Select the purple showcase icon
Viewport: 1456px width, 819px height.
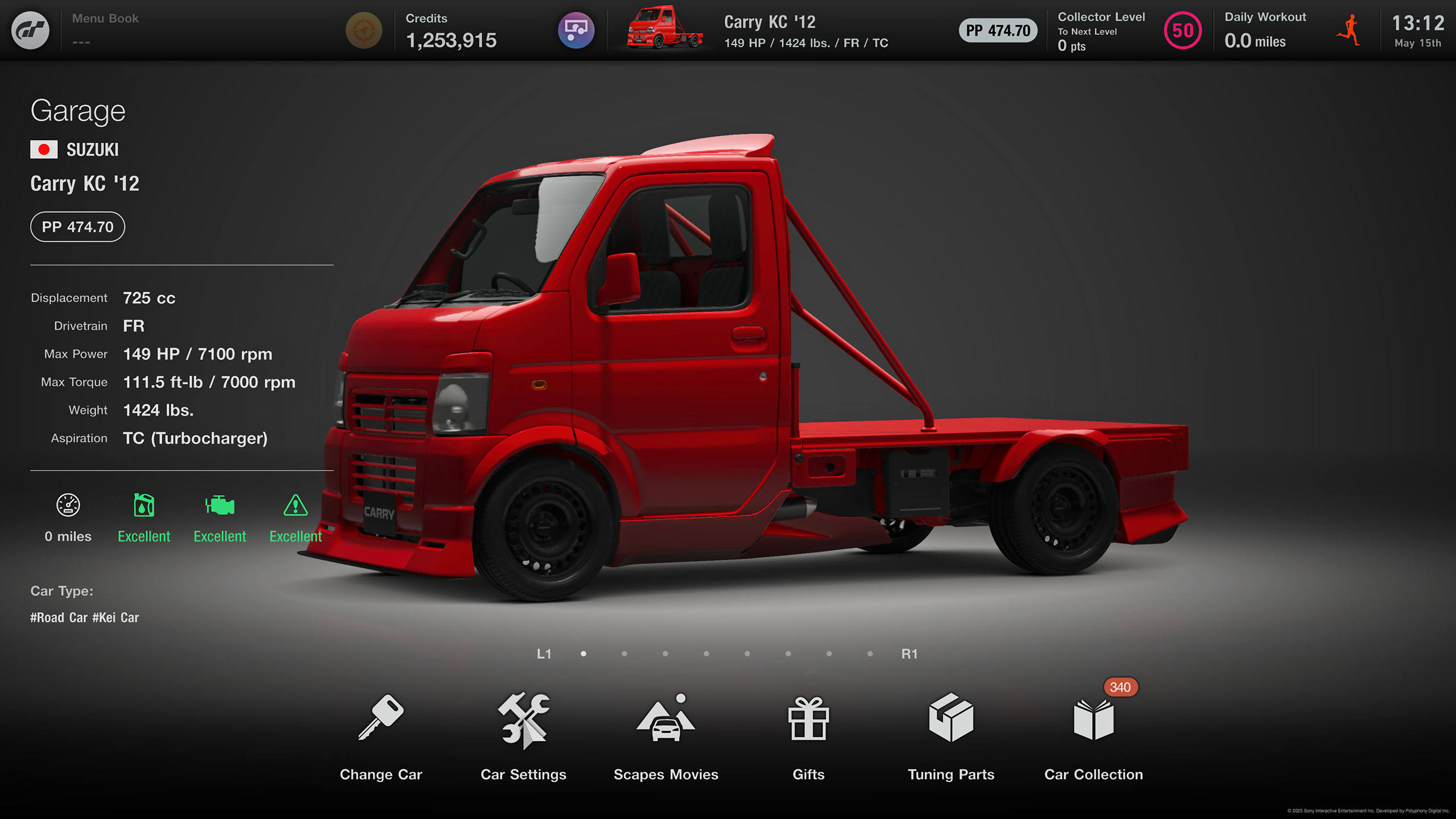(576, 30)
